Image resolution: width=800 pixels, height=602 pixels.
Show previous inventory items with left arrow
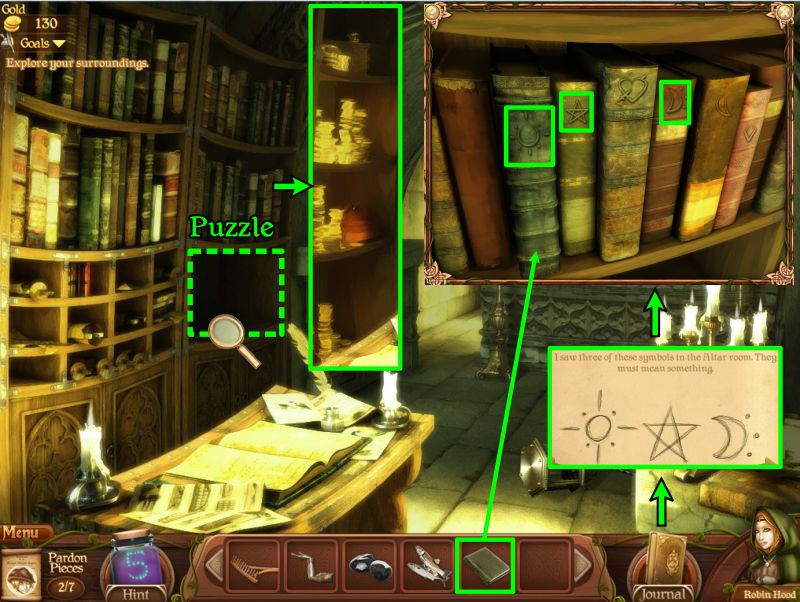212,567
